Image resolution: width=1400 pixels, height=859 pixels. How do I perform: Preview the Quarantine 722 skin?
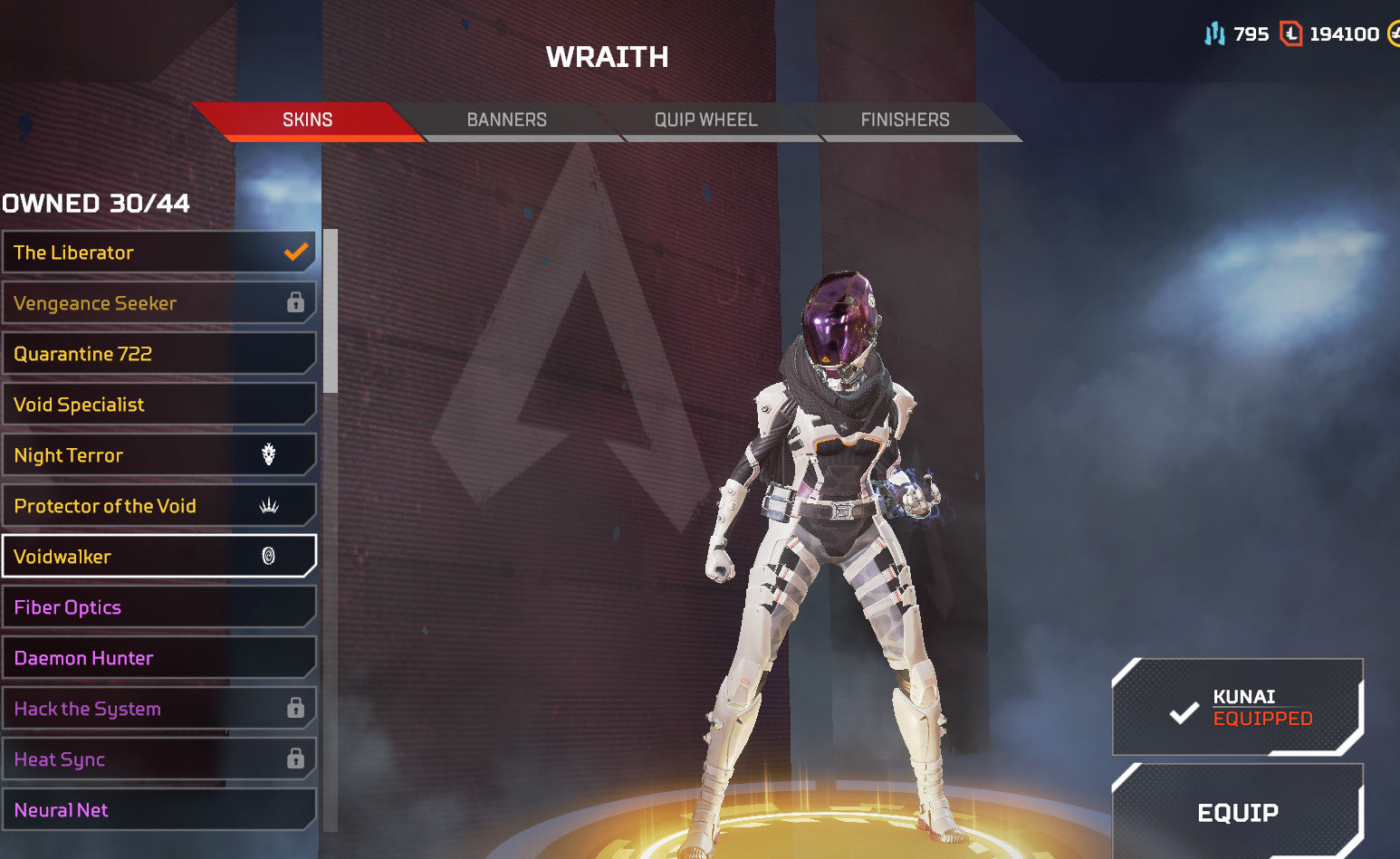tap(158, 354)
